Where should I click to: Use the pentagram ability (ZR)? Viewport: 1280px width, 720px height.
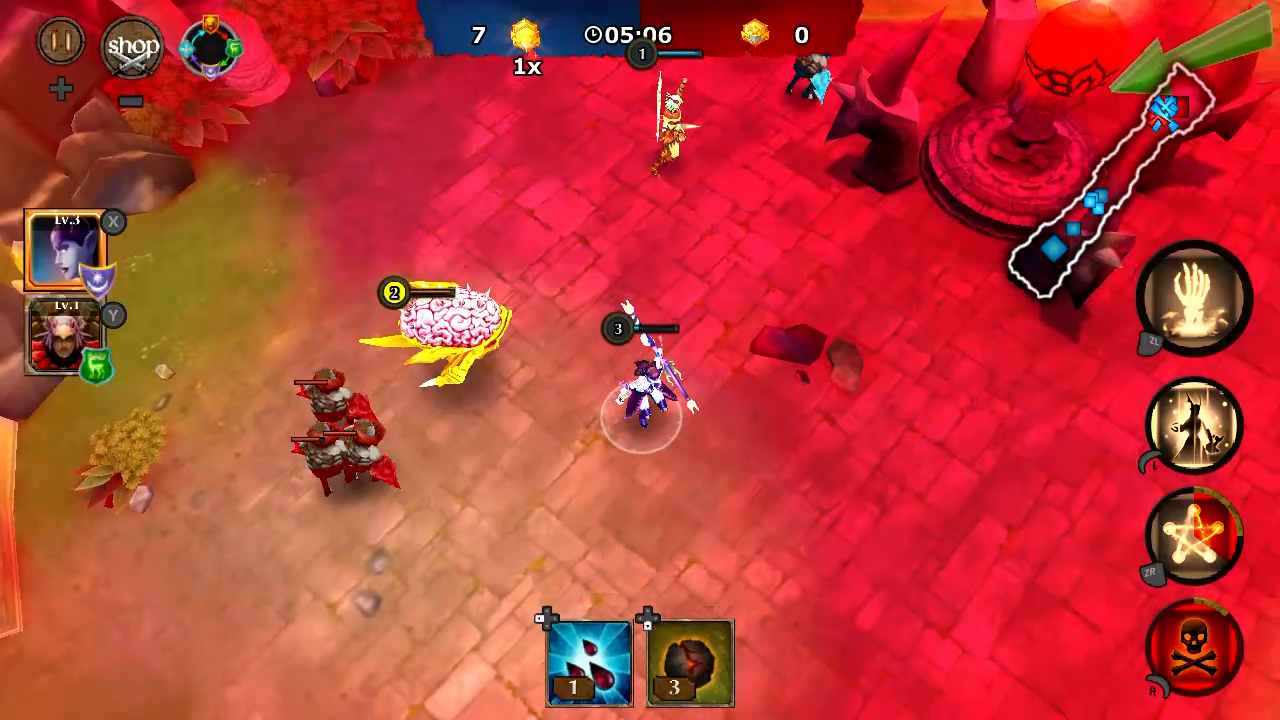point(1196,537)
